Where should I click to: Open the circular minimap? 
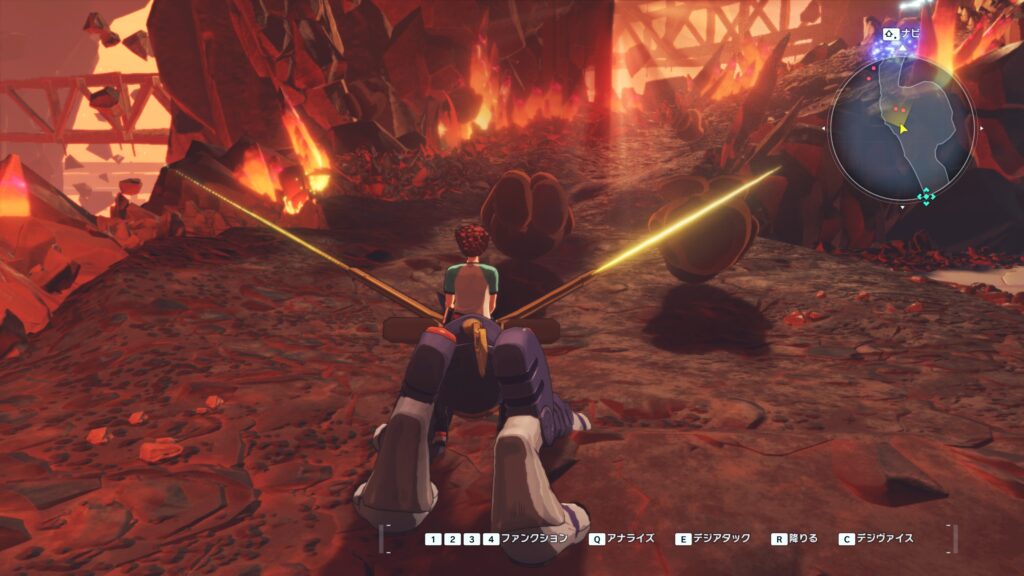901,126
